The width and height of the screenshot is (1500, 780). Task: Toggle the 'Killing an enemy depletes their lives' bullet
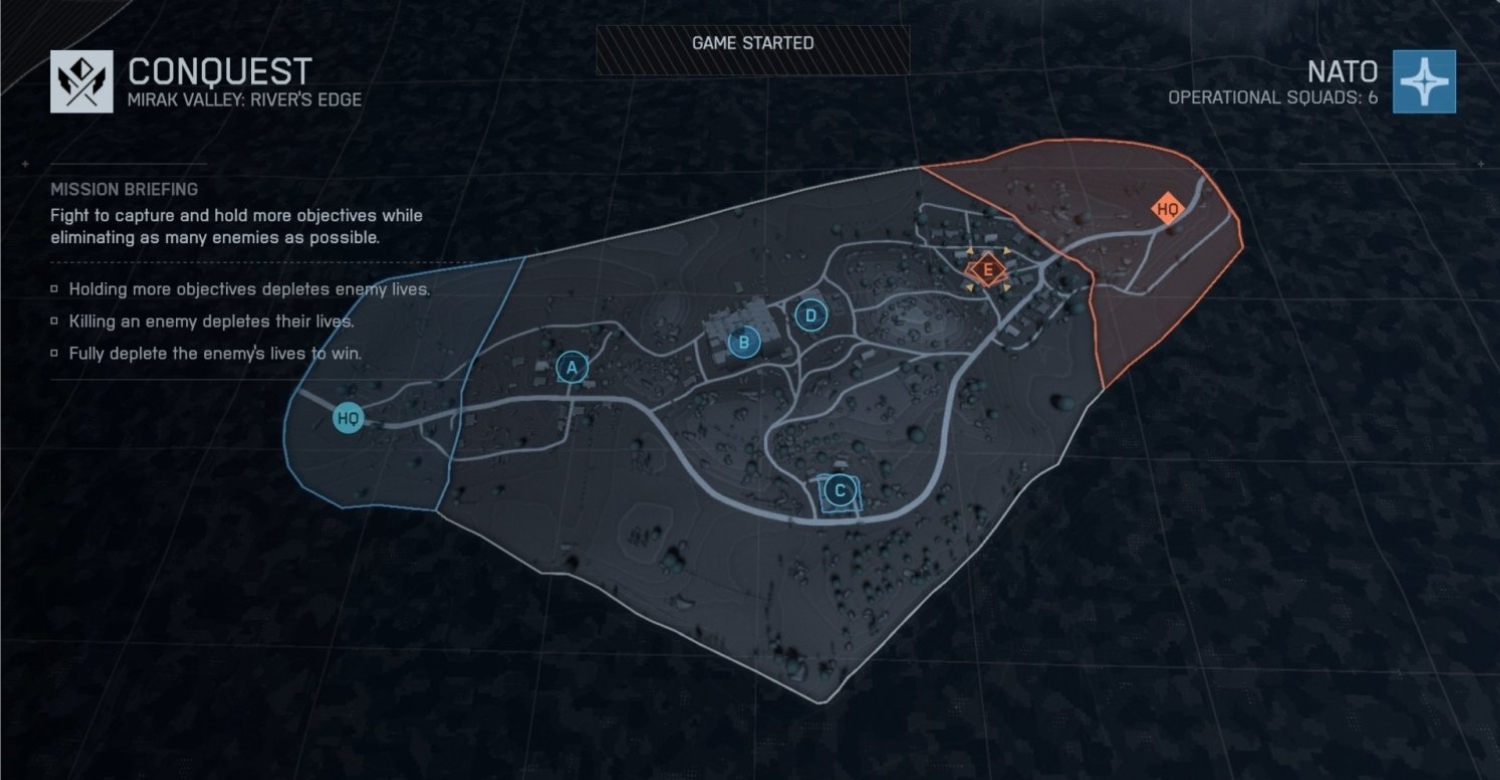click(x=53, y=321)
